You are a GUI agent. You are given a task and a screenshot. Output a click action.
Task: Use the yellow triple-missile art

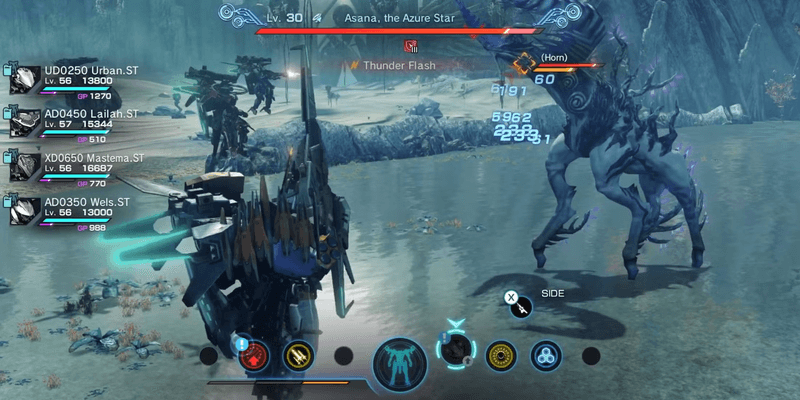click(297, 354)
